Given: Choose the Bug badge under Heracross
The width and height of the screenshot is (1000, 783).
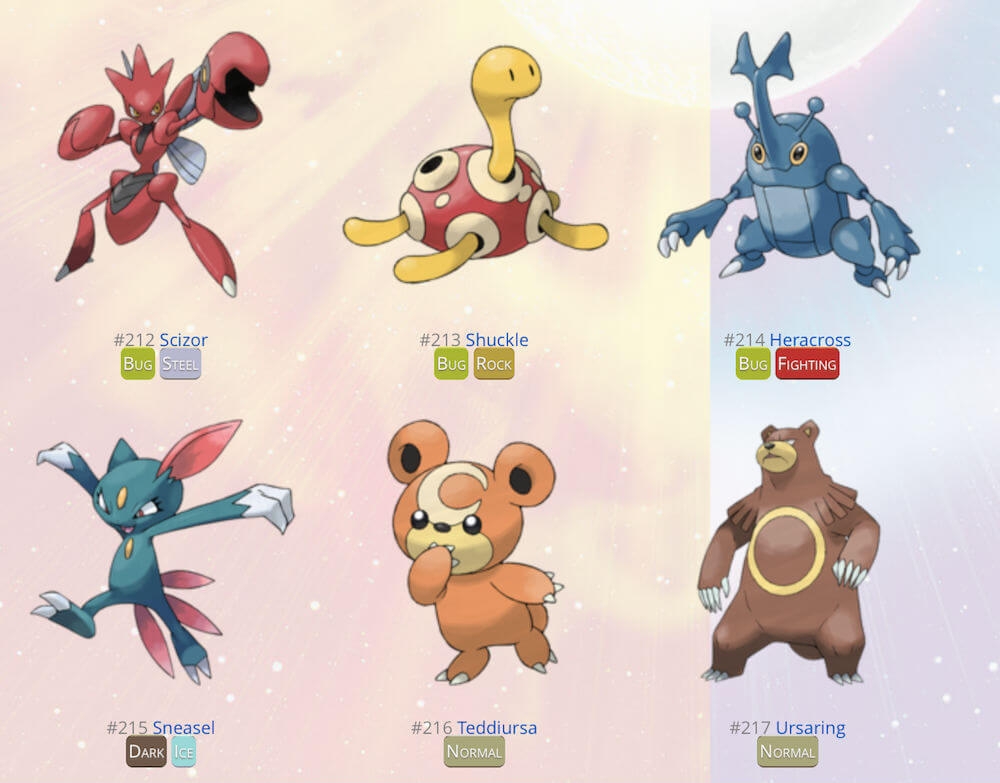Looking at the screenshot, I should tap(753, 364).
